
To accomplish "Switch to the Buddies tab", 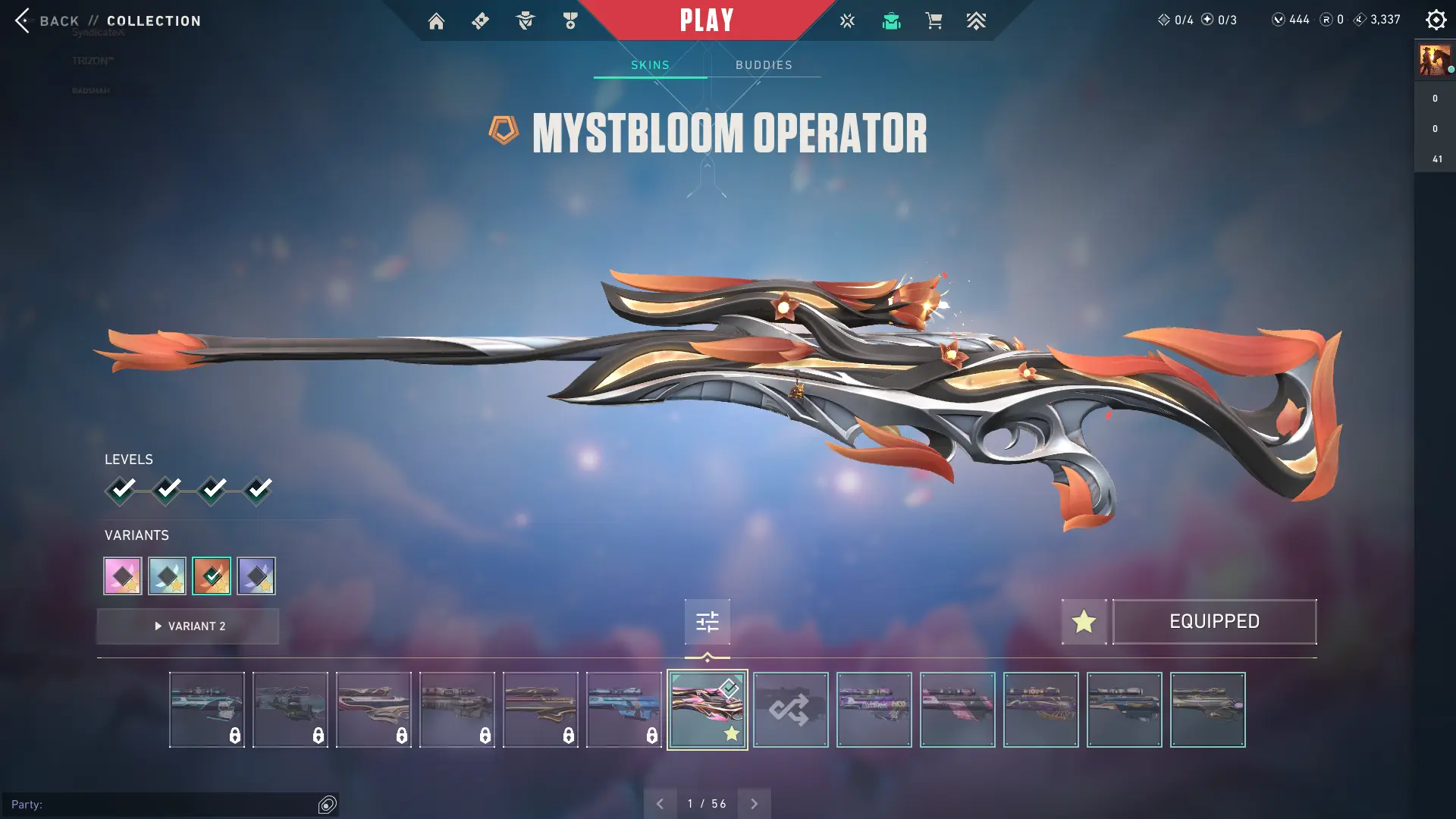I will coord(764,65).
